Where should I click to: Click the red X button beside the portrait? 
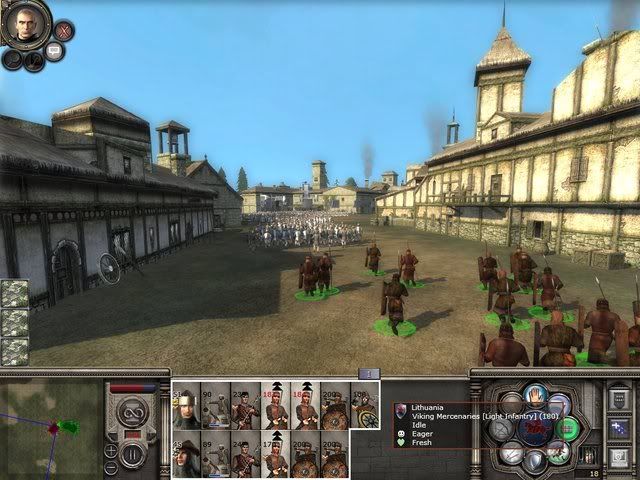coord(63,31)
